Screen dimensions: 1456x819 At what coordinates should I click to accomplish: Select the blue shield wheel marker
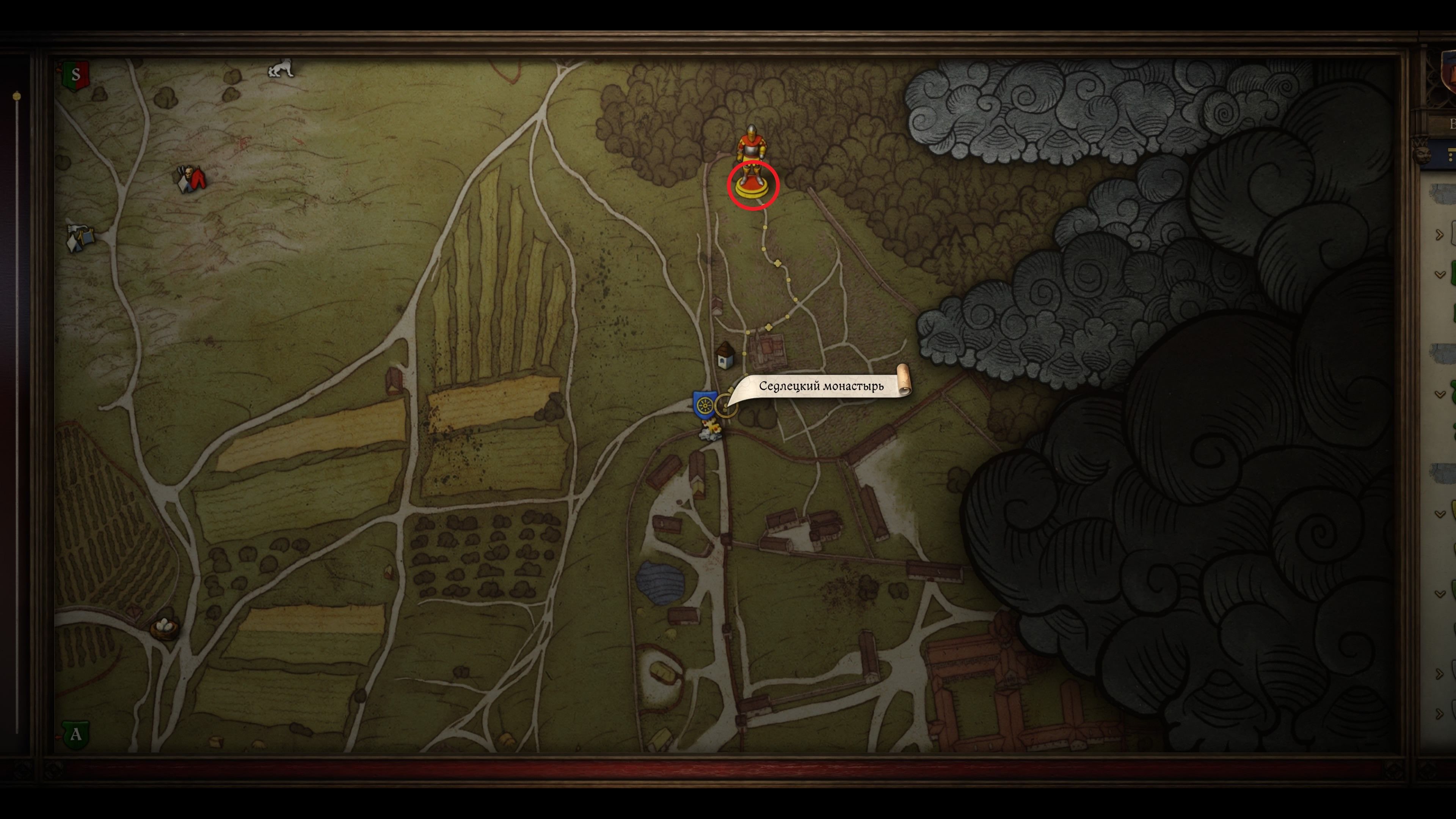coord(704,405)
